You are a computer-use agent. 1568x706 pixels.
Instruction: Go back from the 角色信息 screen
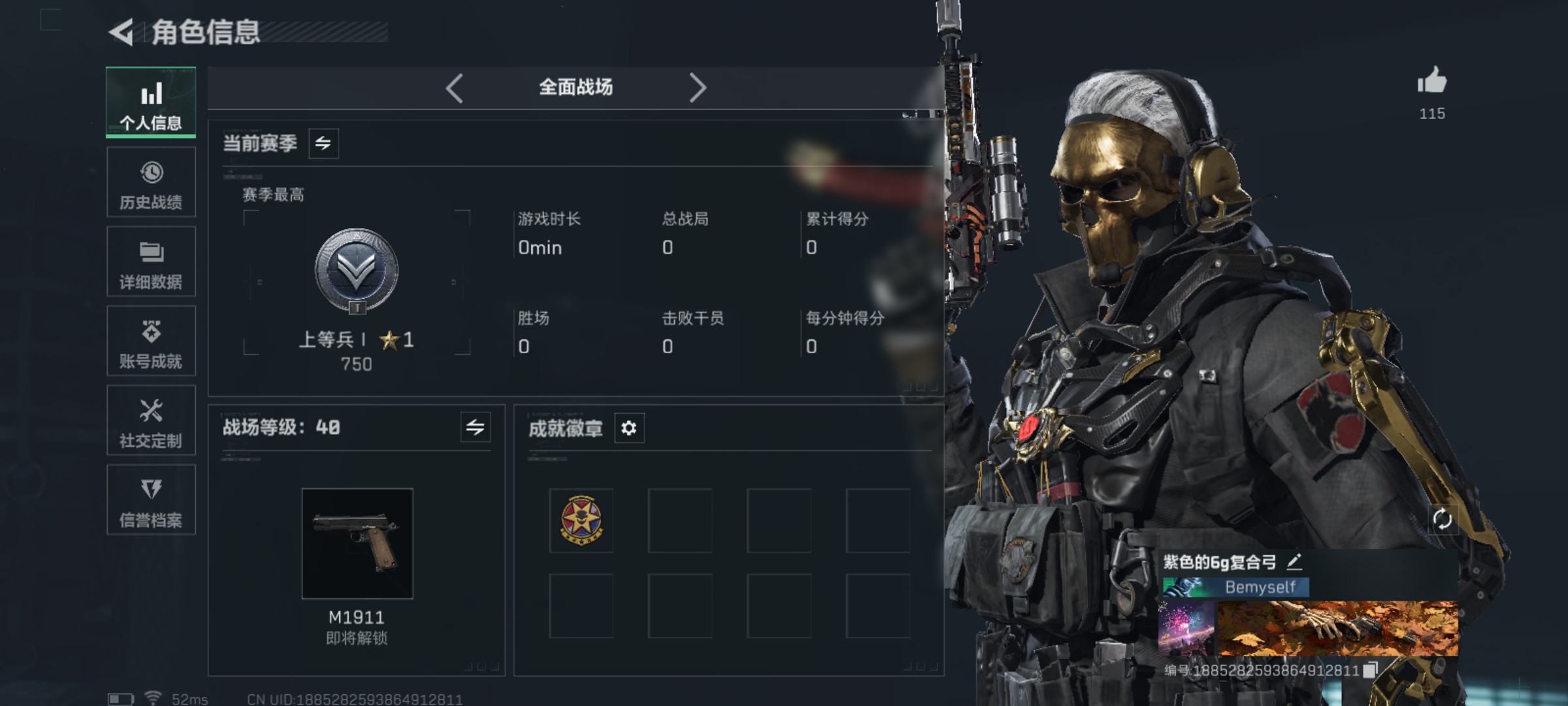tap(122, 33)
